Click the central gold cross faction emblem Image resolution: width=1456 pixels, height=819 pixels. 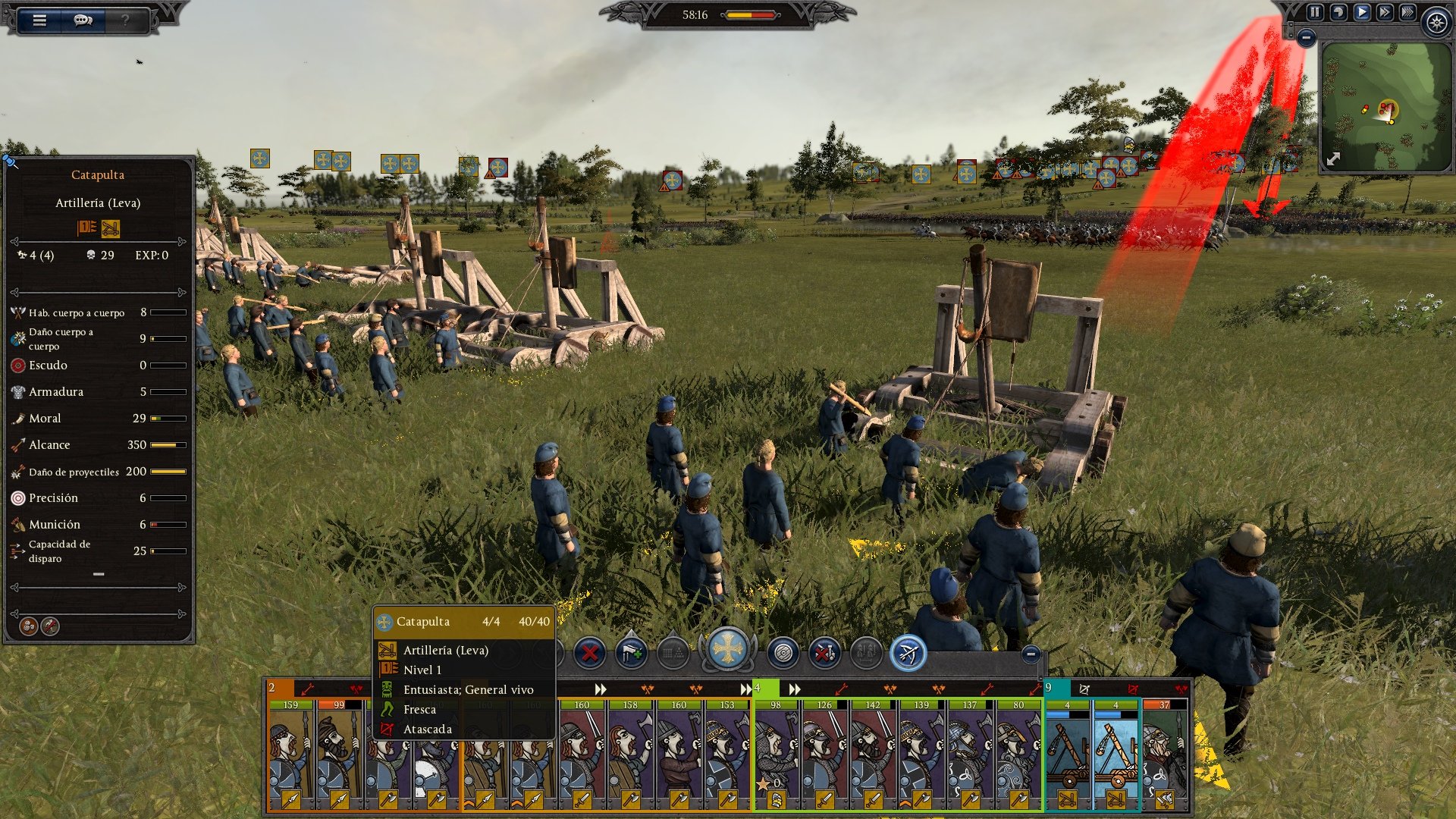pos(727,650)
